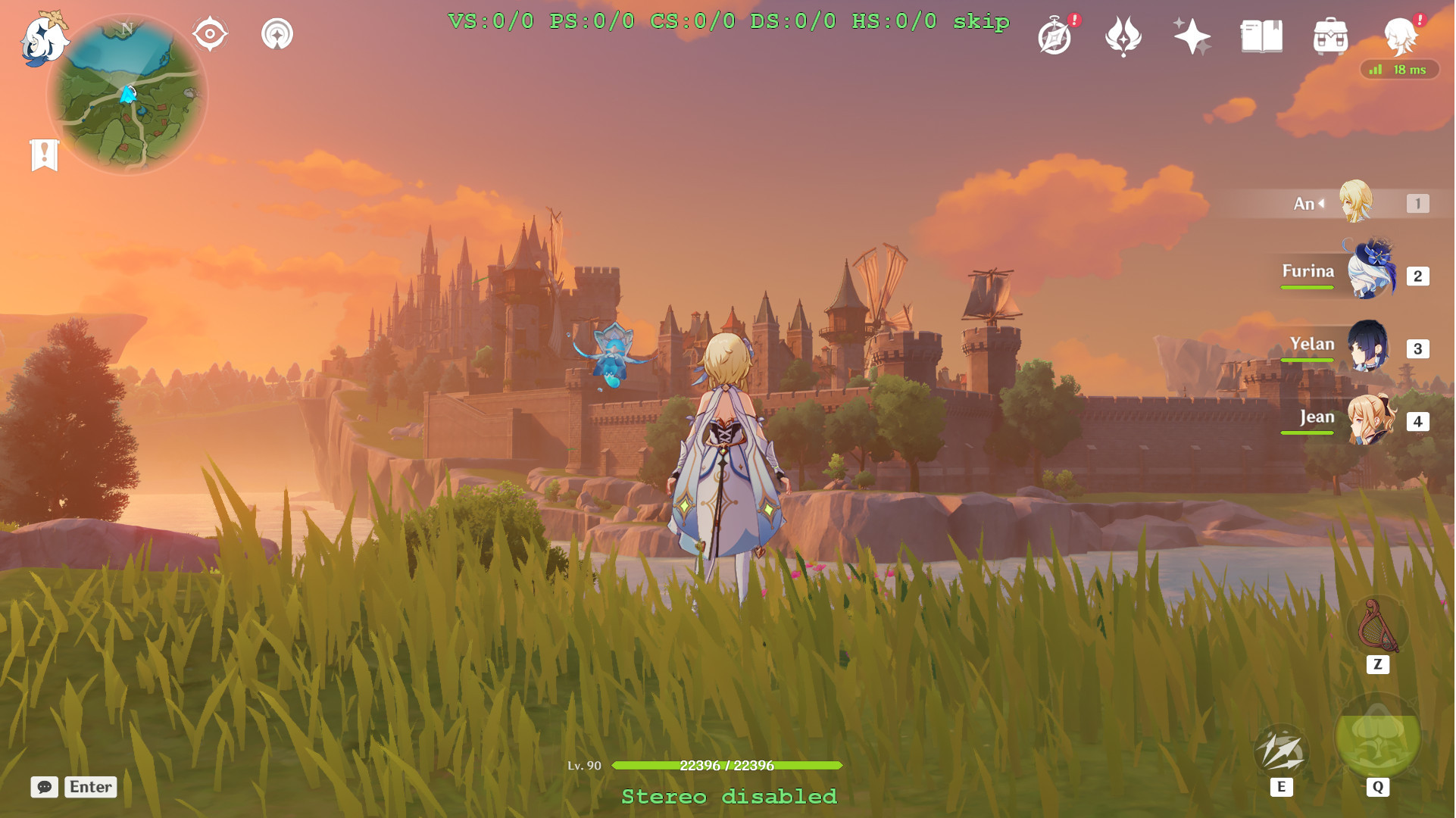1456x818 pixels.
Task: Open the Battle Pass wings icon
Action: coord(1123,35)
